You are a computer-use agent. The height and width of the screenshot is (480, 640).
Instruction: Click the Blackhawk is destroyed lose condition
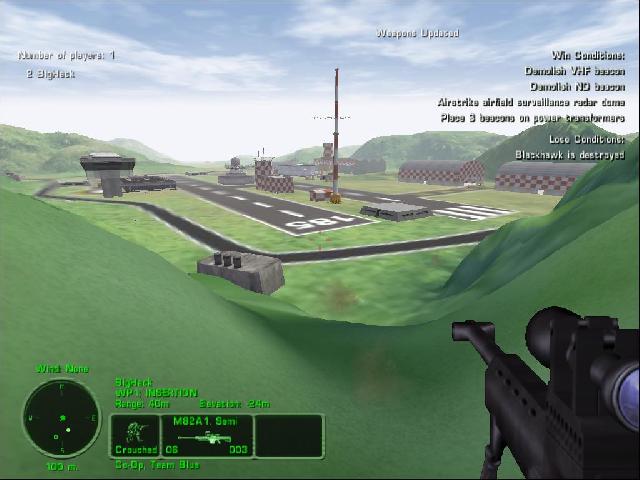click(x=569, y=155)
